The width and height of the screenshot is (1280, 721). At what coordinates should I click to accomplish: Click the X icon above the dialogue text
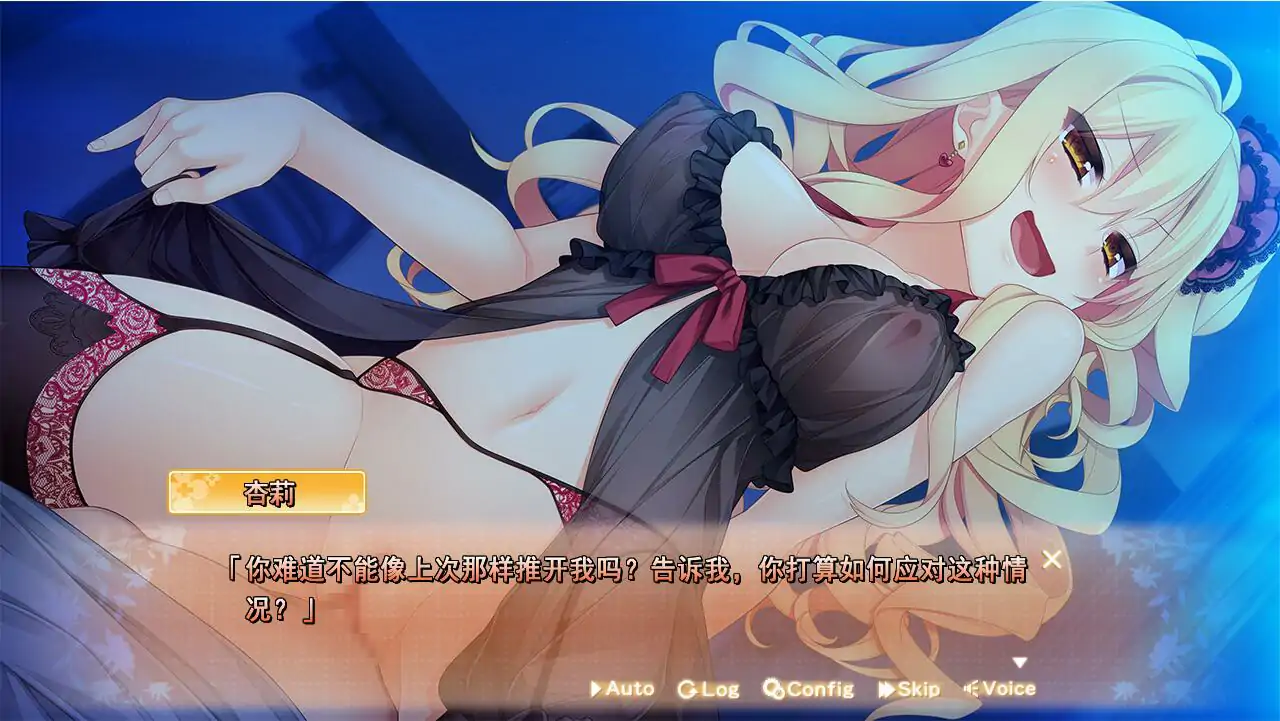[x=1050, y=559]
